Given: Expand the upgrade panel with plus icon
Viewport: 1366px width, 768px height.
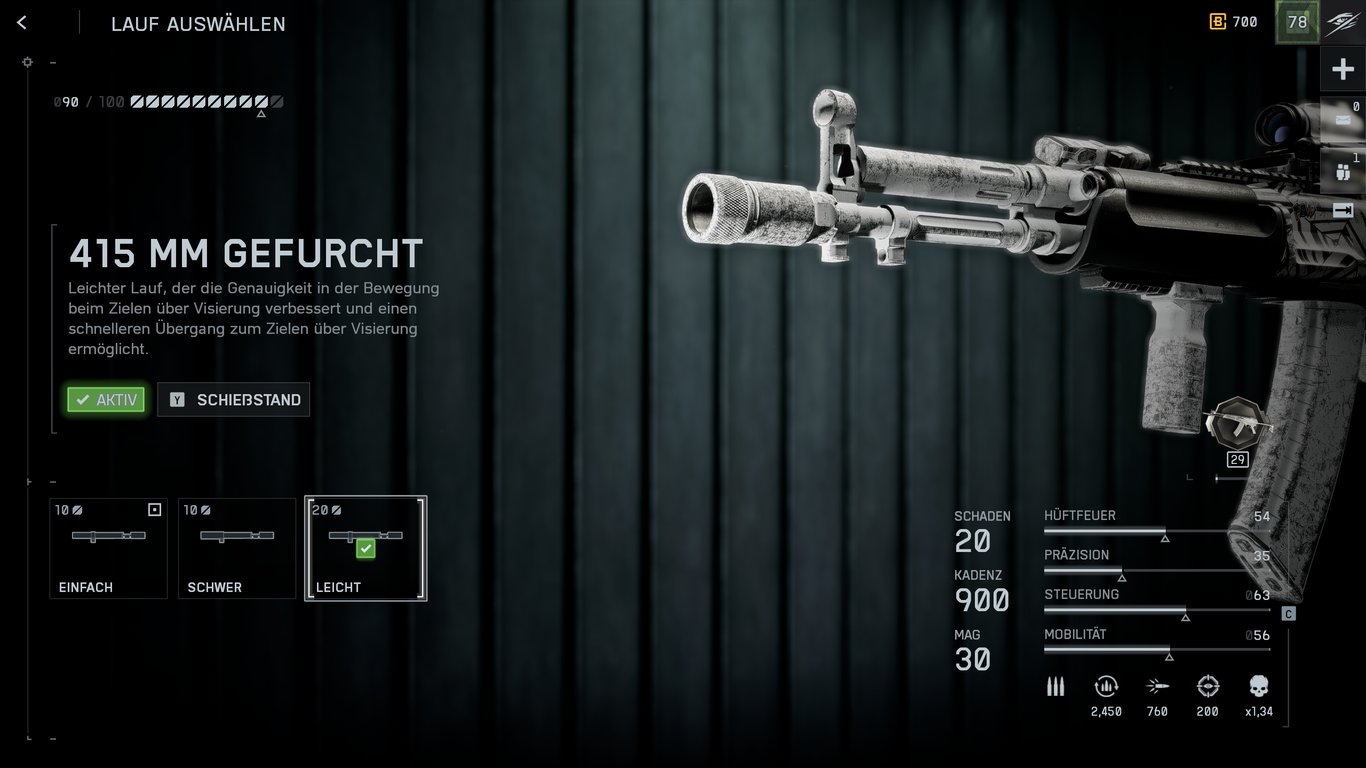Looking at the screenshot, I should point(1345,68).
